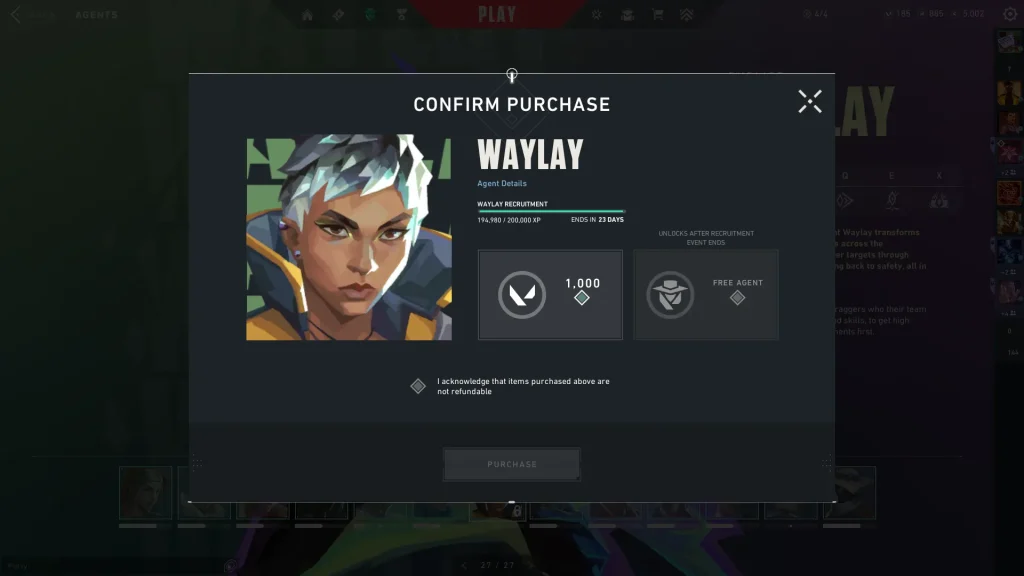Tick the non-refundable acknowledgement checkbox
The width and height of the screenshot is (1024, 576).
tap(418, 386)
